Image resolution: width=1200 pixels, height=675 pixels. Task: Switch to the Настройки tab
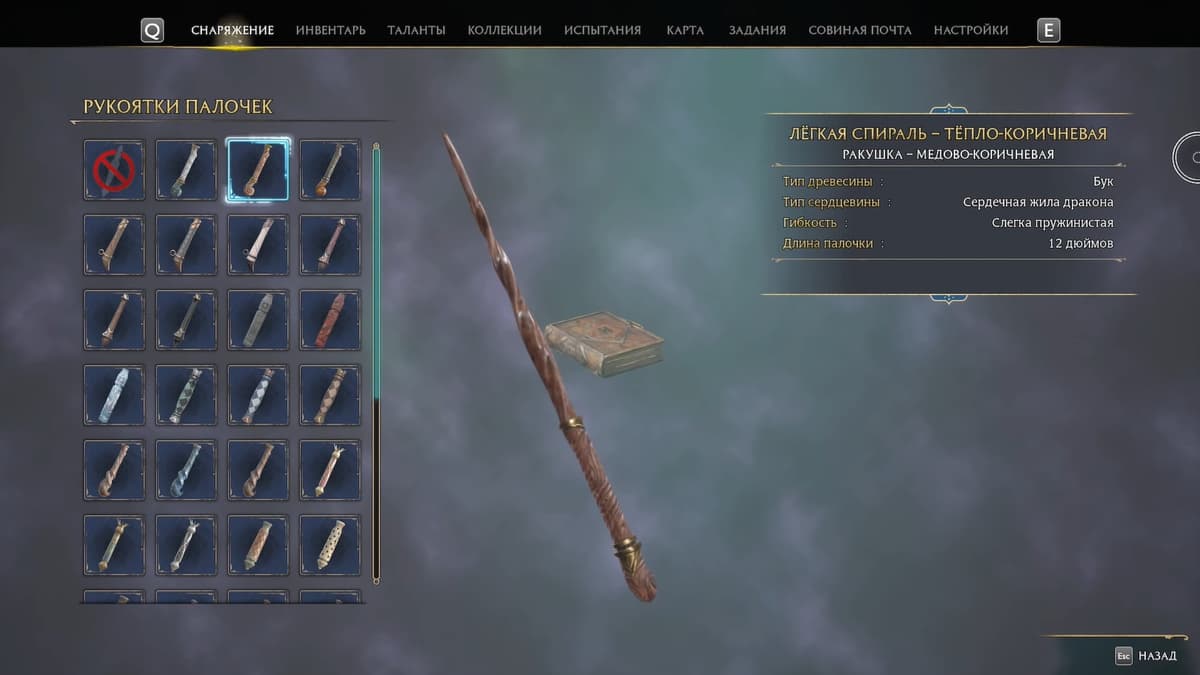(970, 30)
